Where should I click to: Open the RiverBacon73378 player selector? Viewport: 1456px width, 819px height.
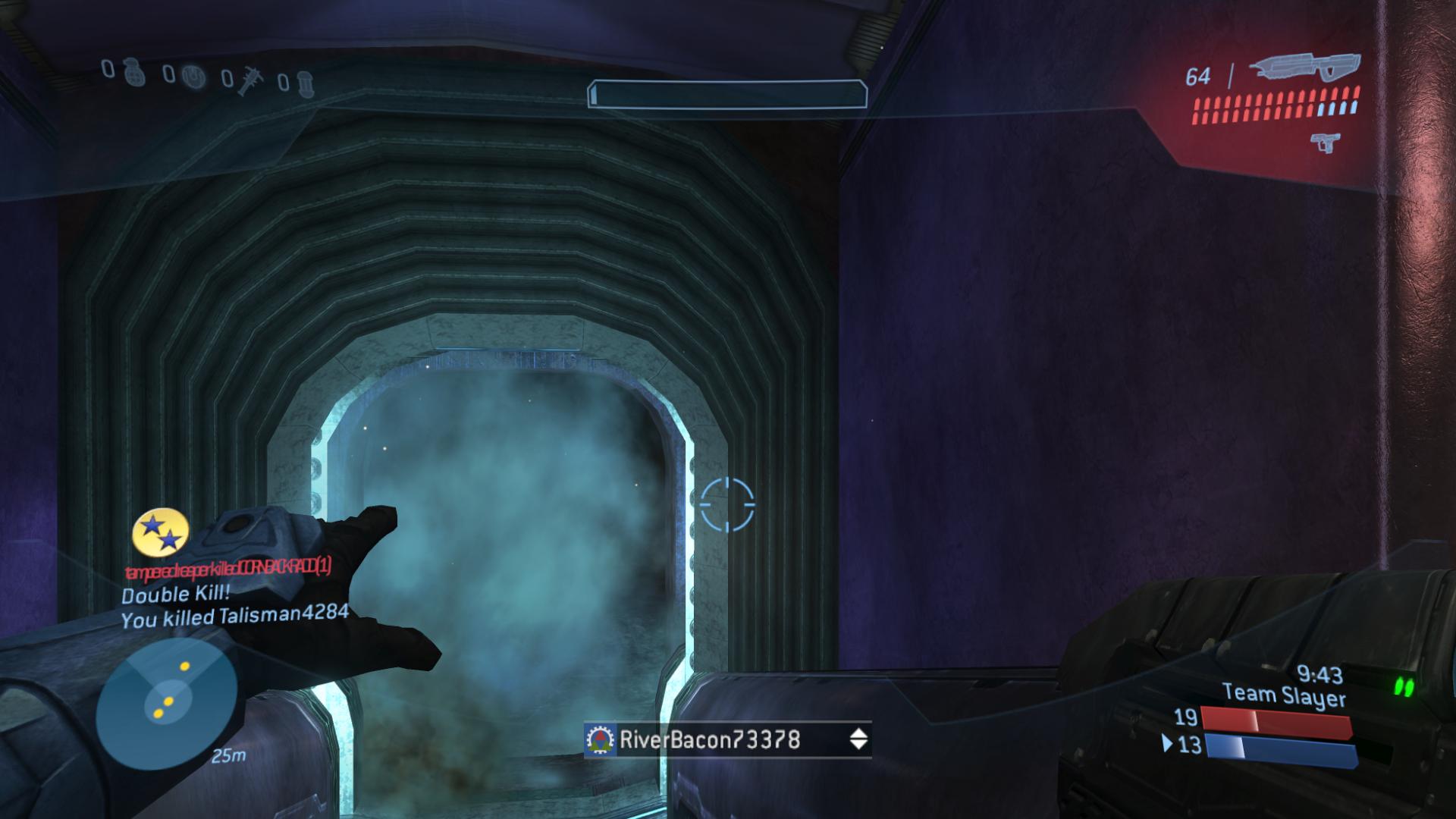pyautogui.click(x=727, y=739)
